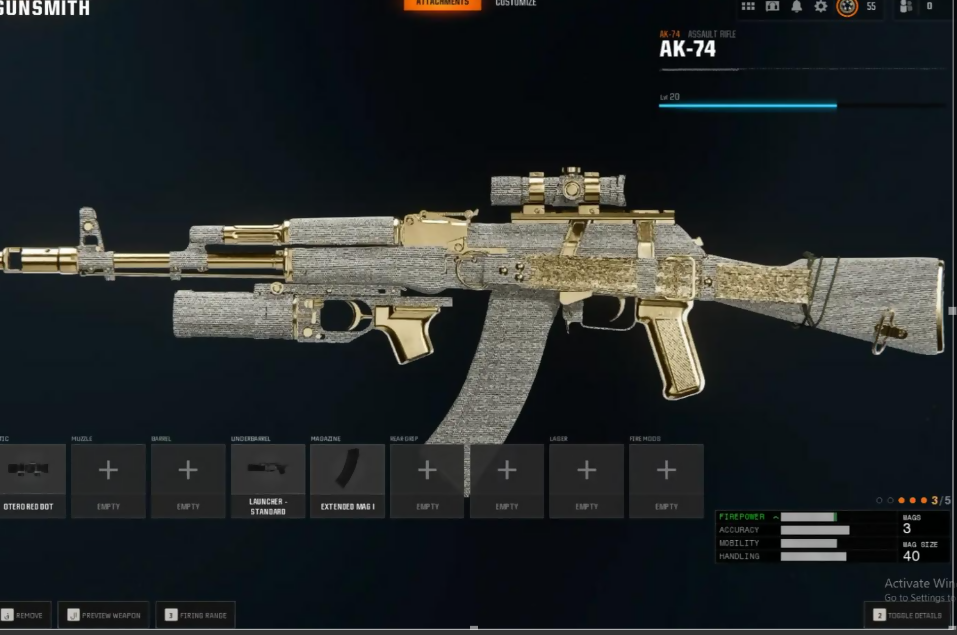Go to the Firing Range

click(195, 615)
